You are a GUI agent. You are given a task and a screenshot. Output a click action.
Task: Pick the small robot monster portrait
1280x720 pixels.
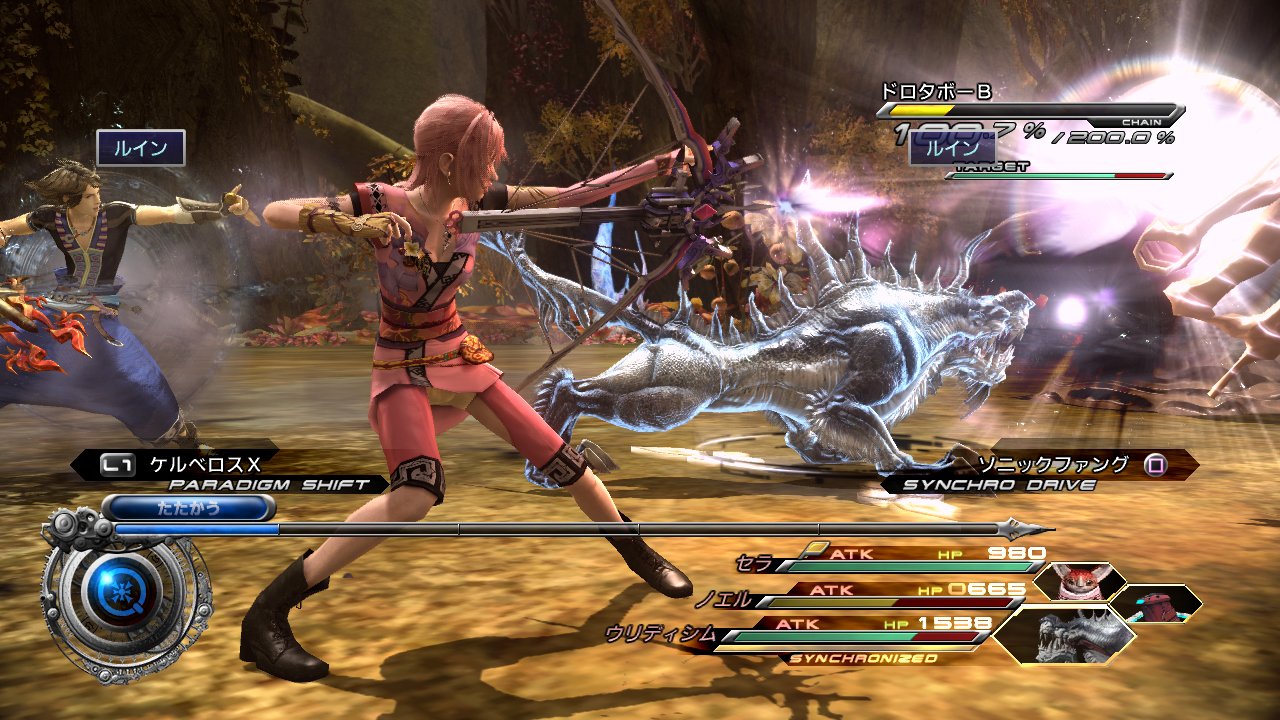click(1156, 603)
